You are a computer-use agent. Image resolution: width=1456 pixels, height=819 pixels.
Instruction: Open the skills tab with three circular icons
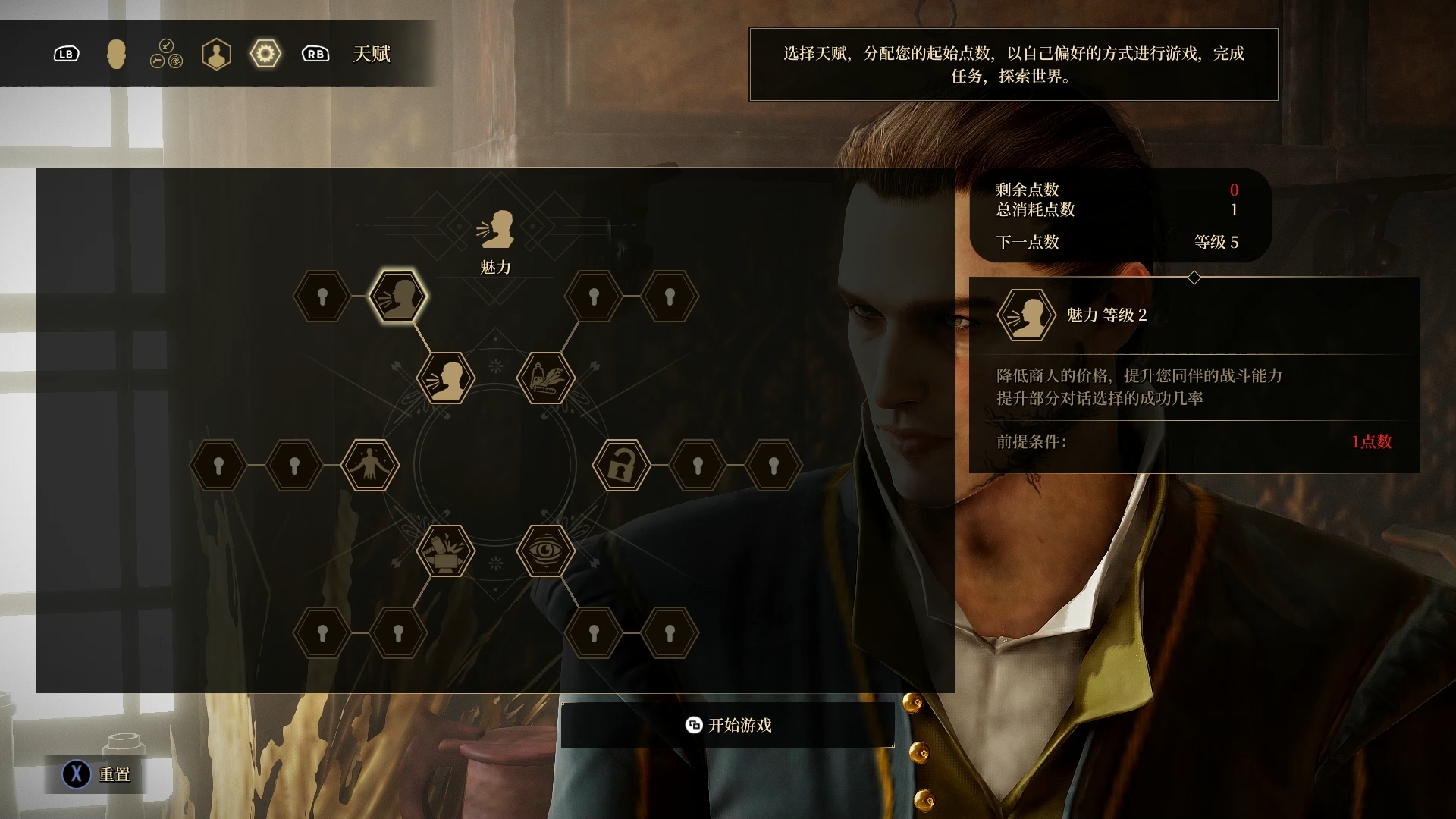166,55
